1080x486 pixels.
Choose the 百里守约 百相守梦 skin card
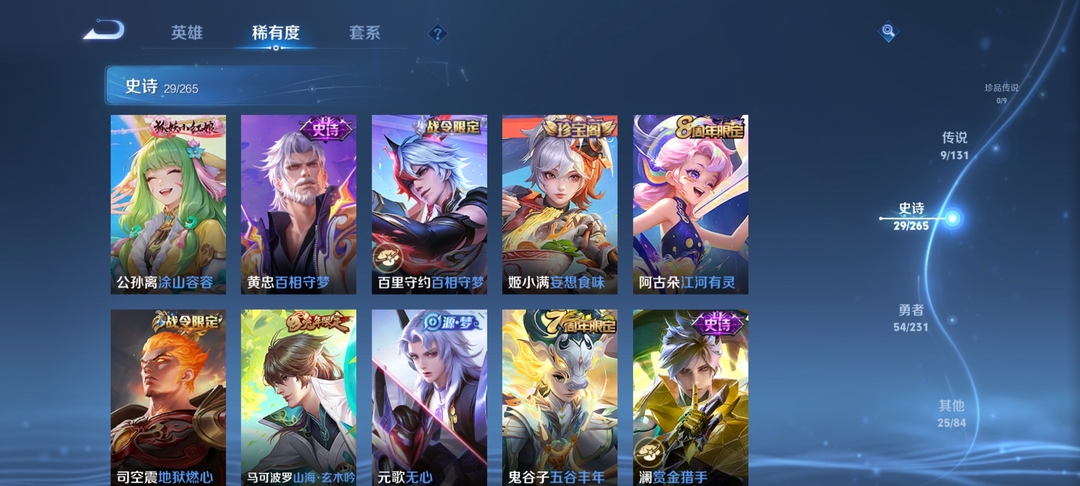pyautogui.click(x=429, y=204)
